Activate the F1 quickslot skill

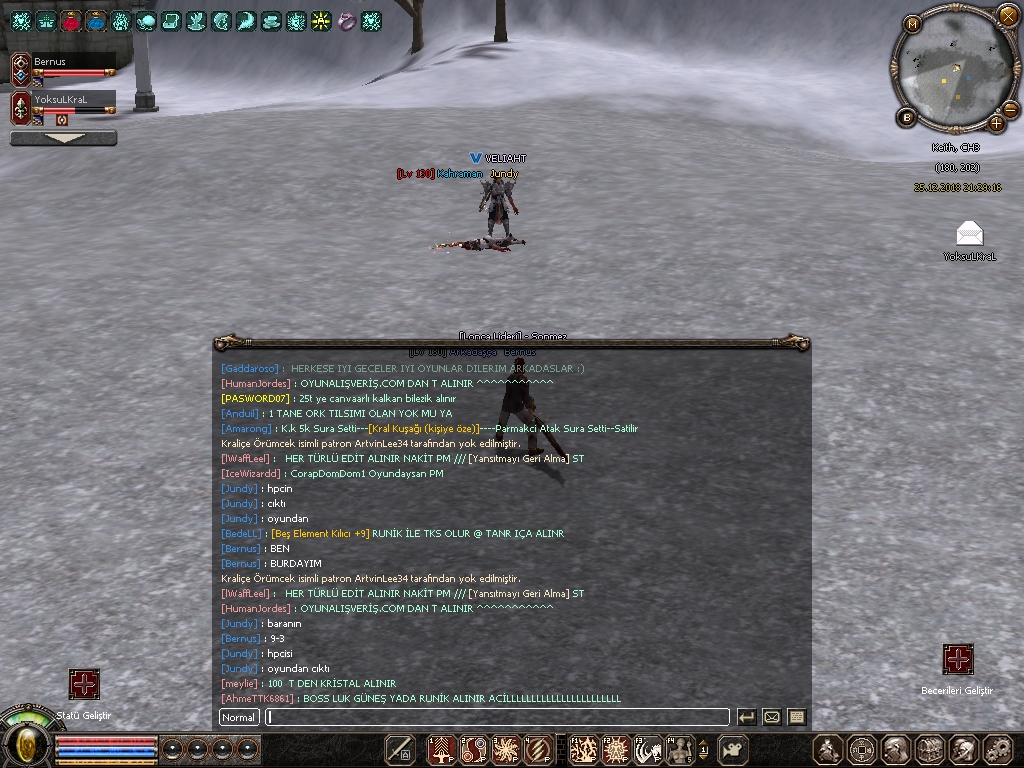pos(582,748)
